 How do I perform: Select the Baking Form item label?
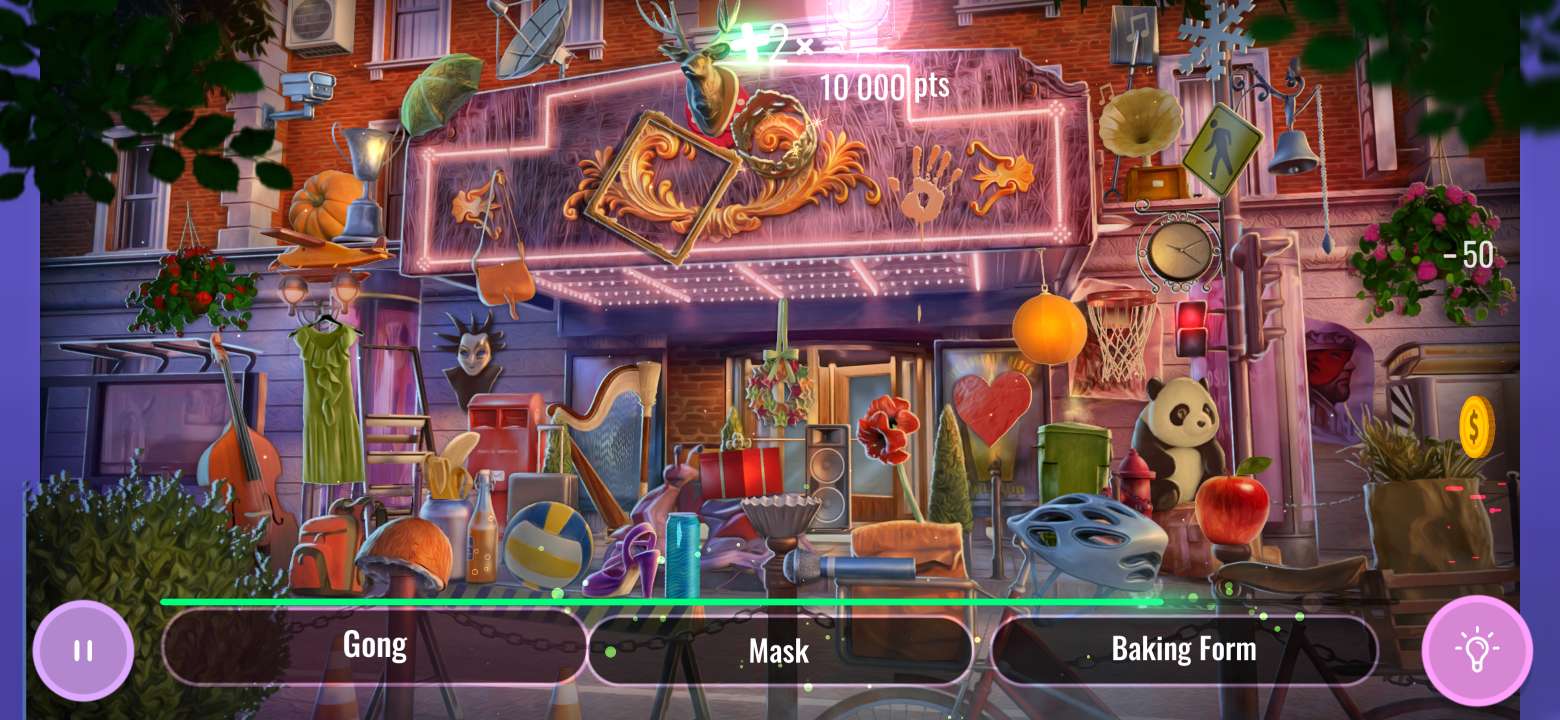point(1184,649)
